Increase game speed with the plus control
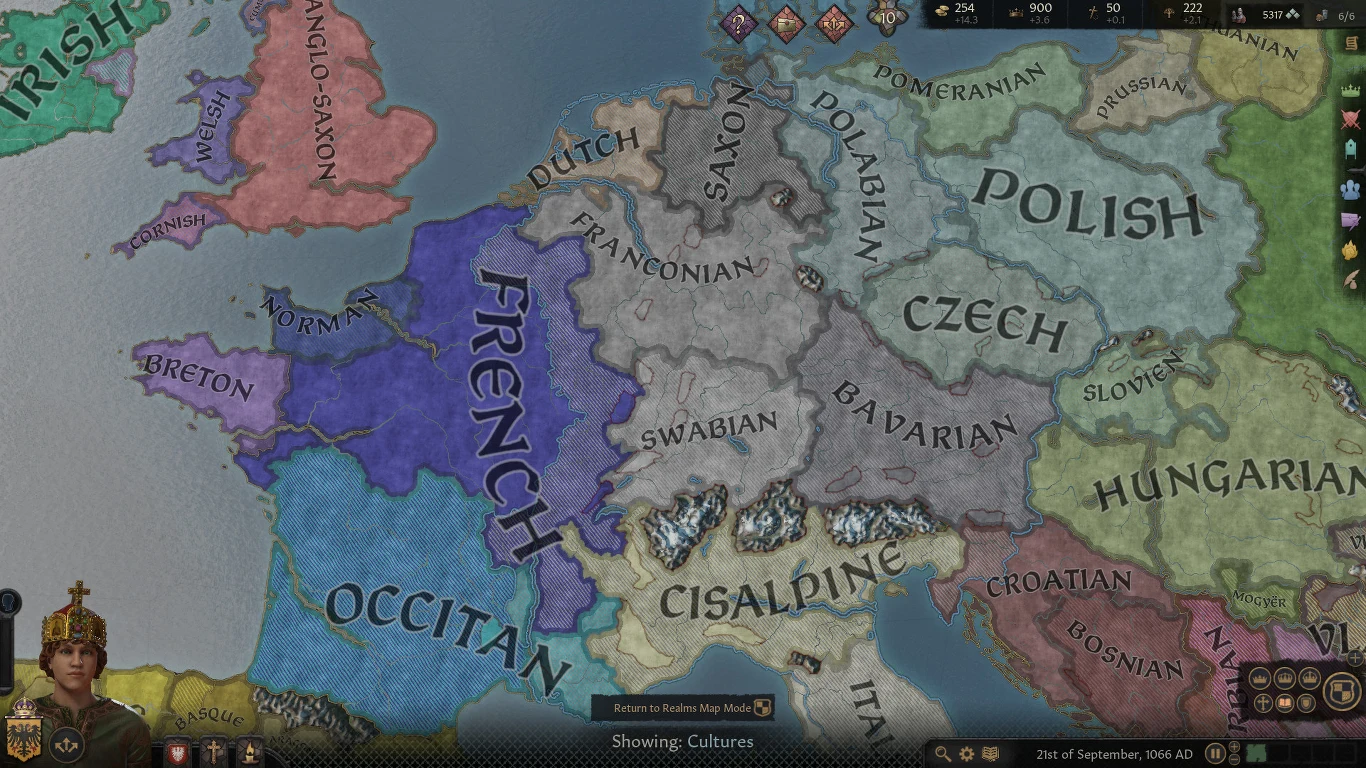This screenshot has height=768, width=1366. pos(1234,746)
